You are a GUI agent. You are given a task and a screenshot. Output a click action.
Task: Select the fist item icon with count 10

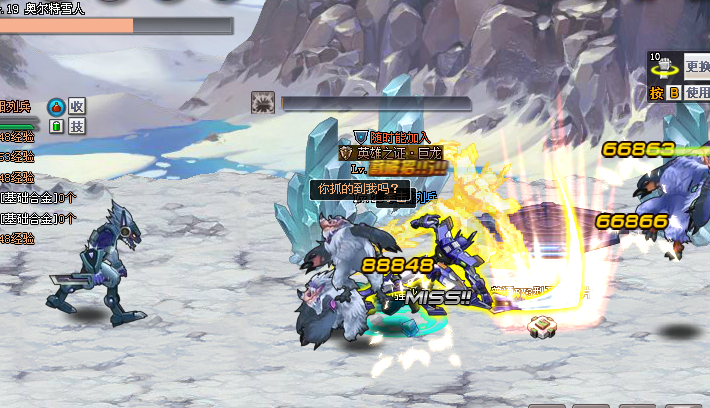[663, 65]
